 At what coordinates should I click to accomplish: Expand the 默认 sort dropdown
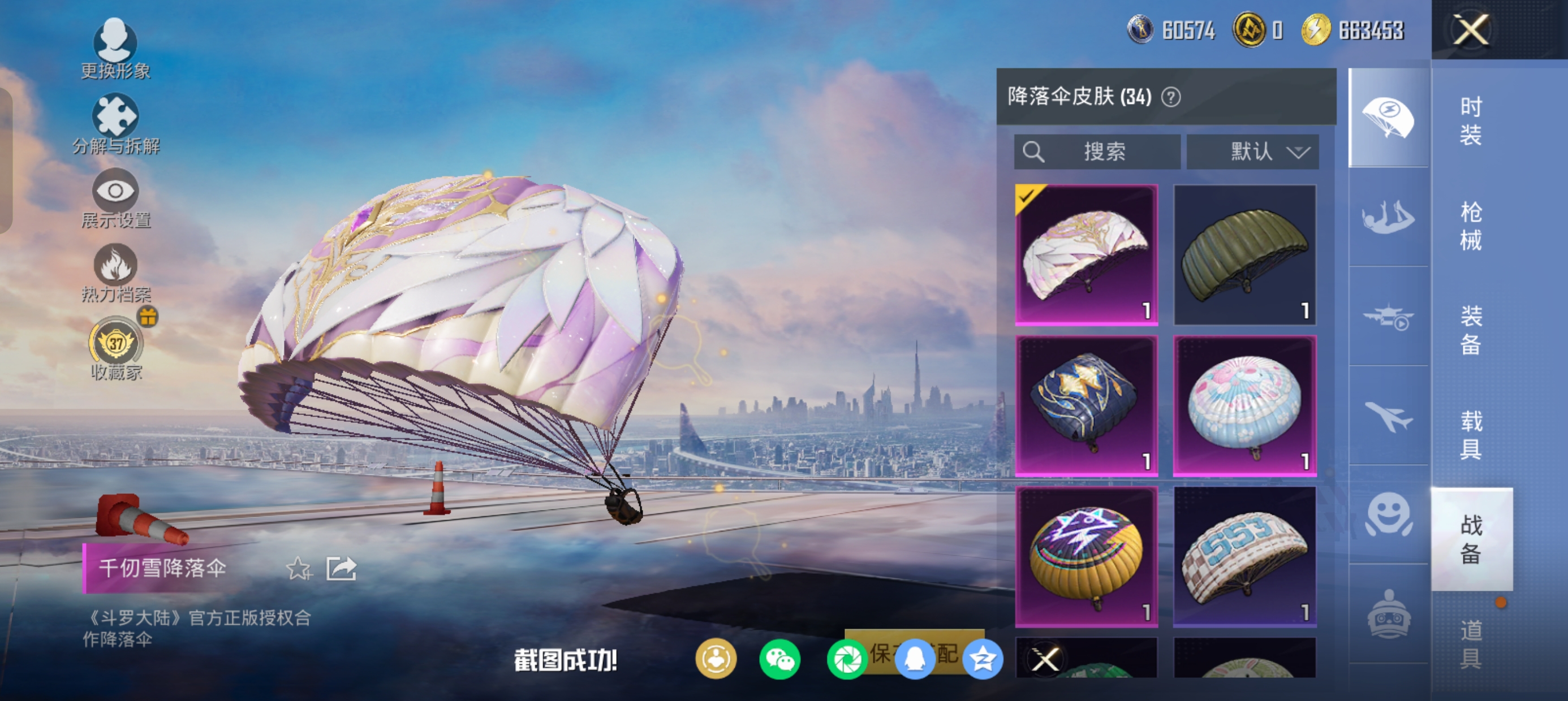coord(1253,152)
